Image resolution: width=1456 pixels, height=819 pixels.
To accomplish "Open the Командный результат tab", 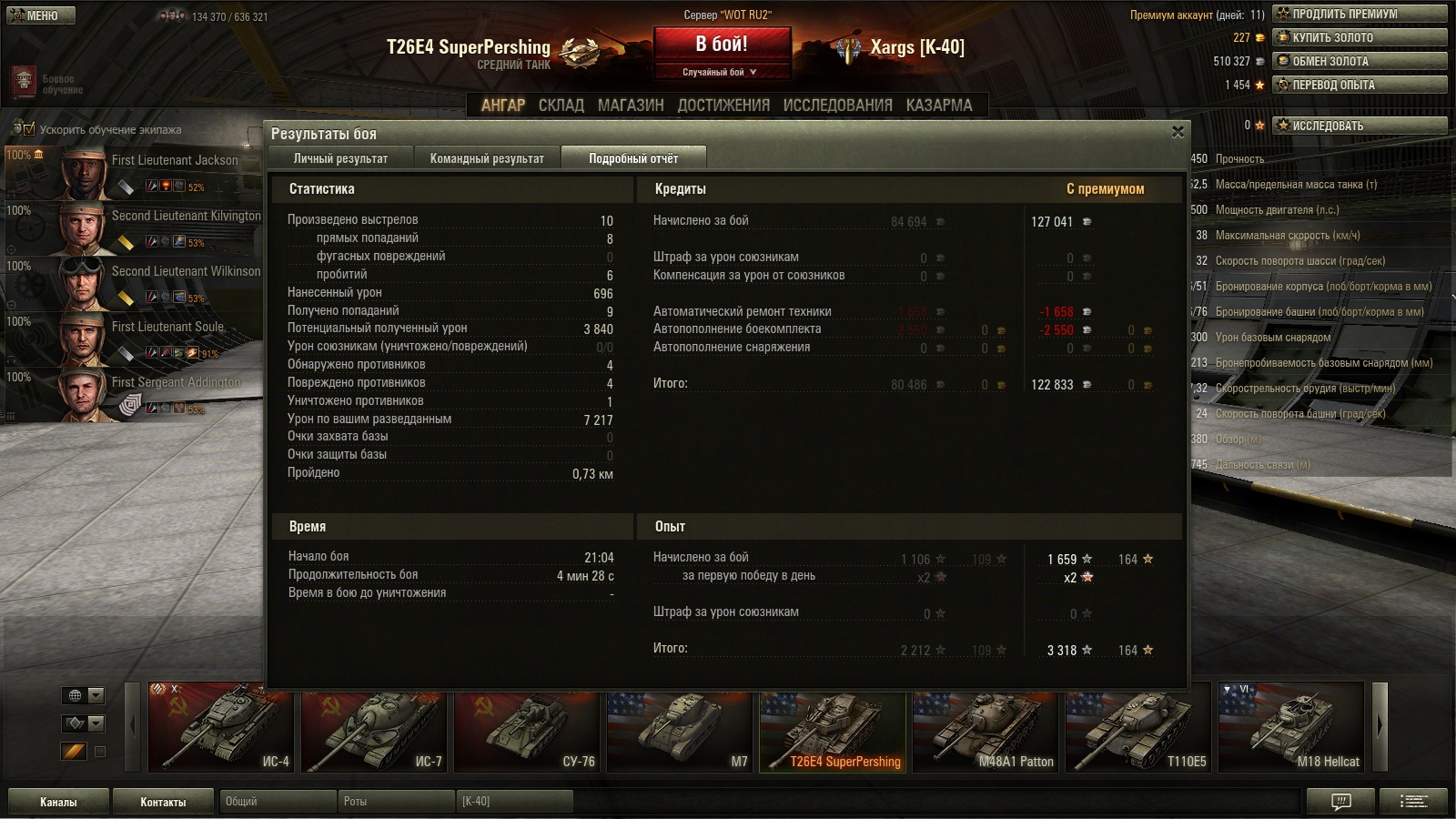I will pos(487,158).
